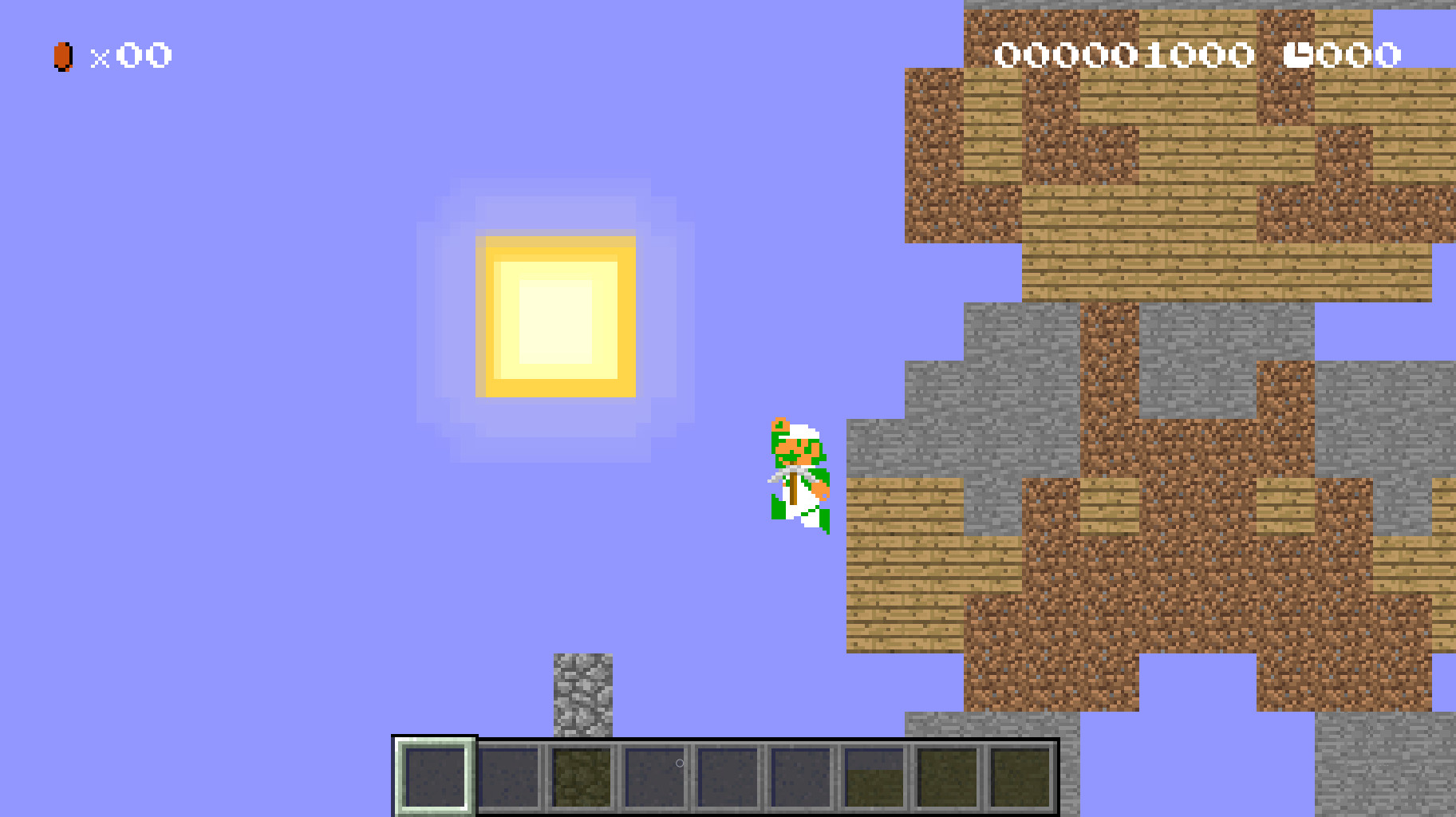The height and width of the screenshot is (817, 1456).
Task: Select the half-filled seventh hotbar slot
Action: [874, 778]
